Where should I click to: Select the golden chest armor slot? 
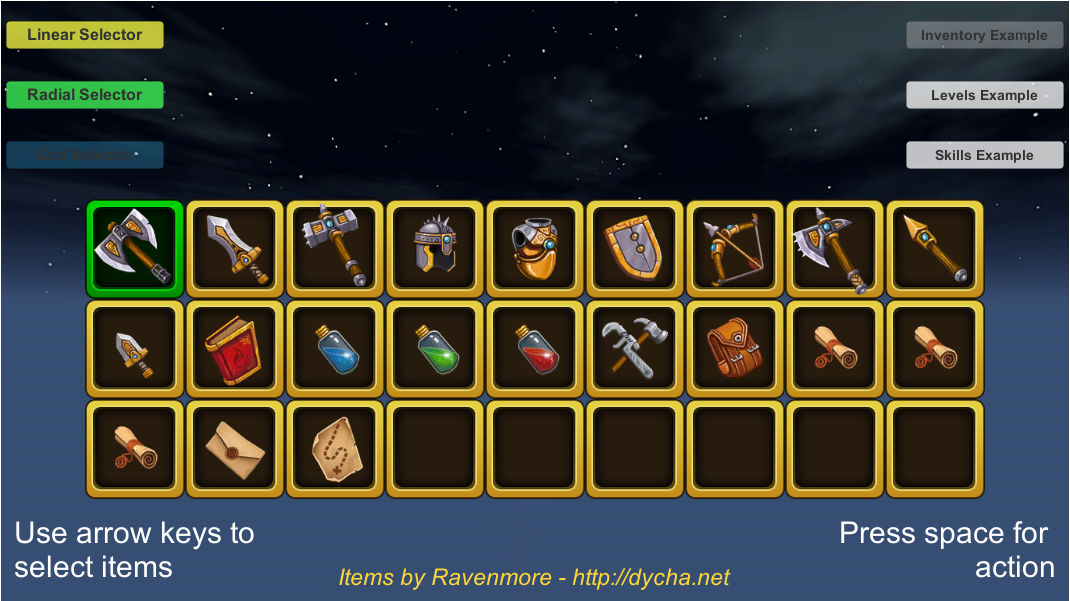click(x=535, y=249)
